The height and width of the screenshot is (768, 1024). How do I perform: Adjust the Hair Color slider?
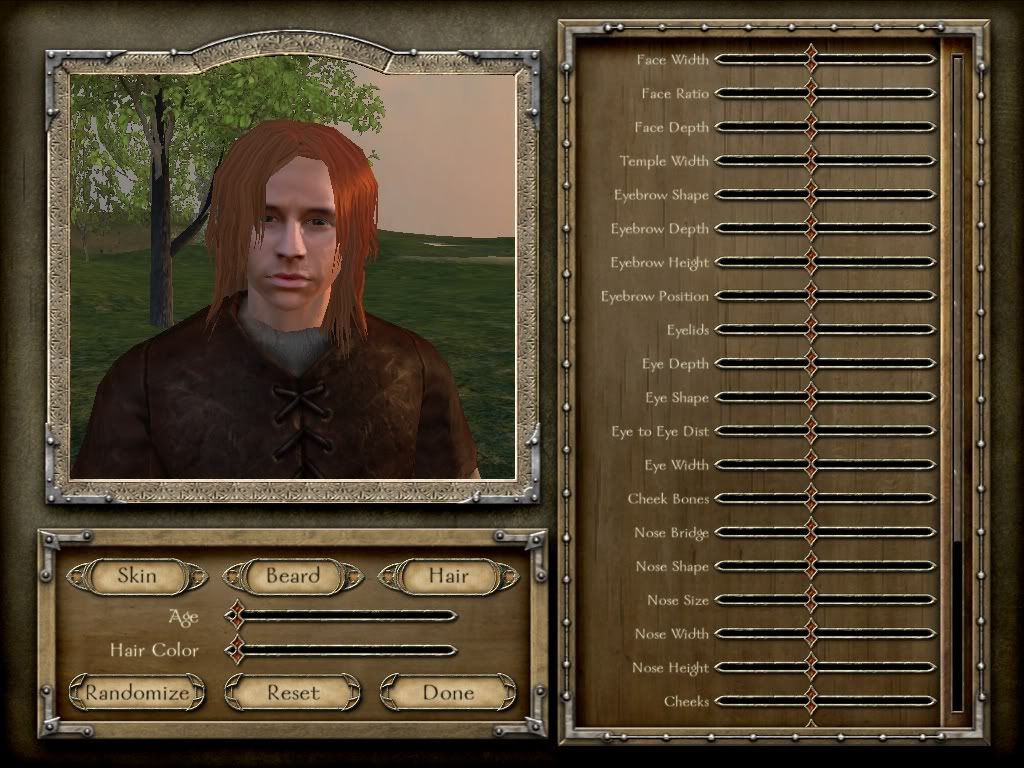click(345, 650)
